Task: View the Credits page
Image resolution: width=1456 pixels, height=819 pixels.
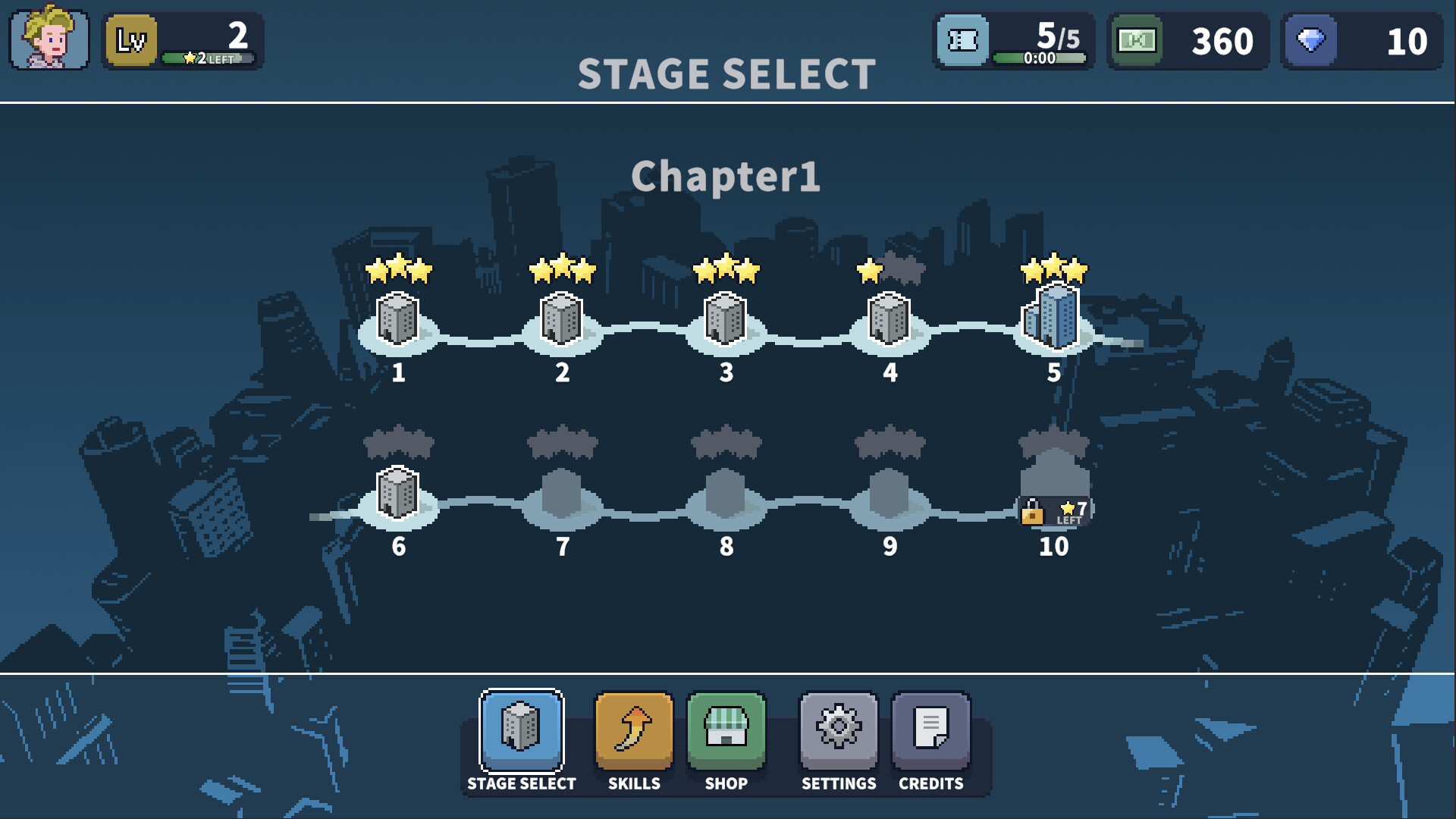Action: pyautogui.click(x=931, y=730)
